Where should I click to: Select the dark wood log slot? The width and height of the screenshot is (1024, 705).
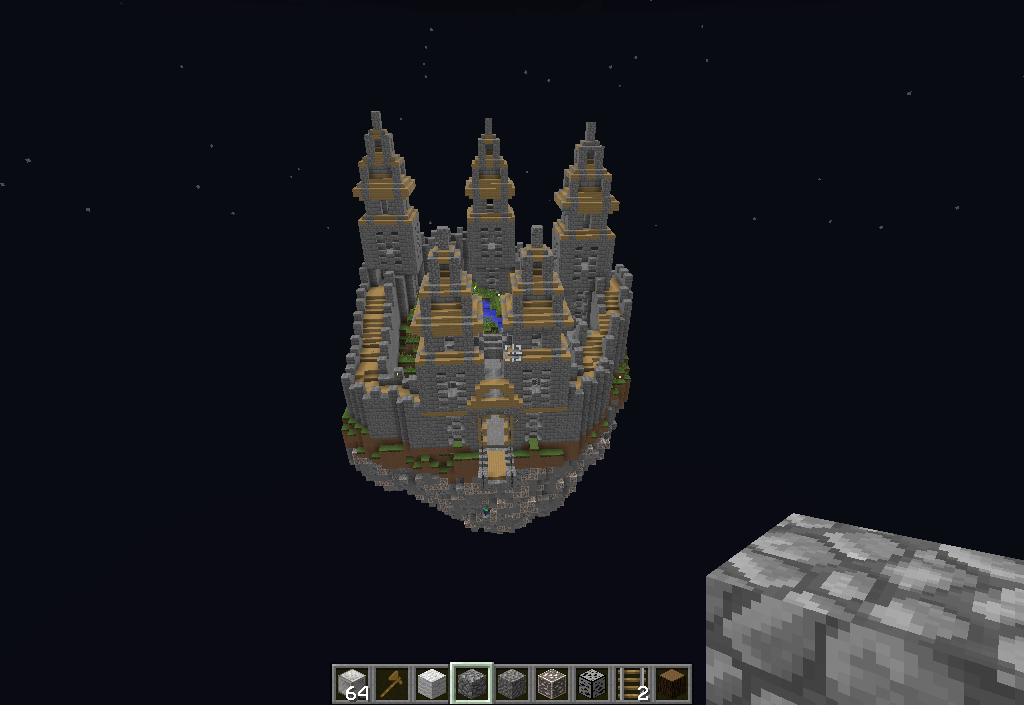tap(672, 683)
